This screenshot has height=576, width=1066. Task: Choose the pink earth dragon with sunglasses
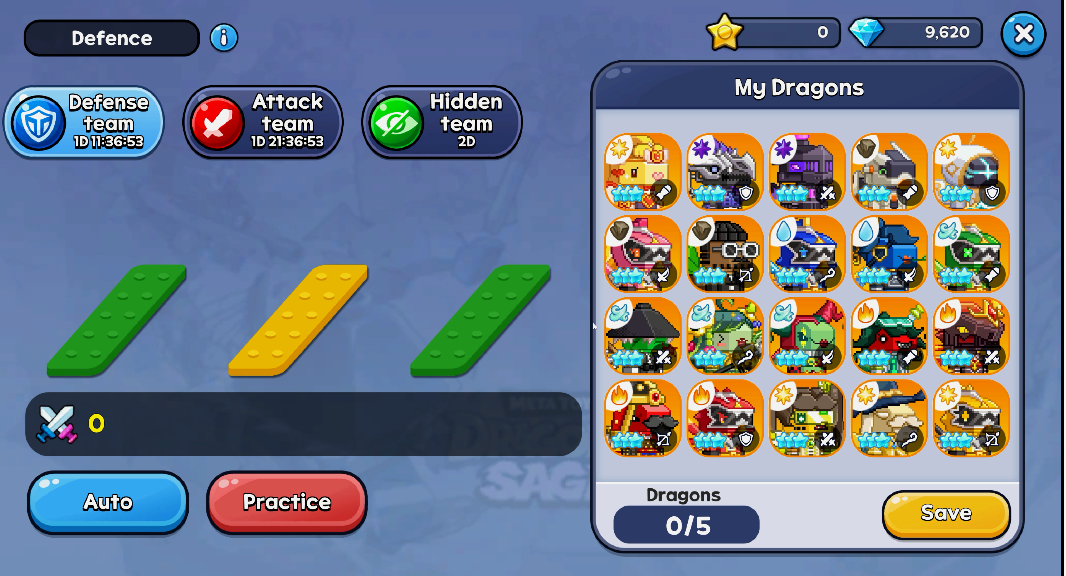[642, 253]
